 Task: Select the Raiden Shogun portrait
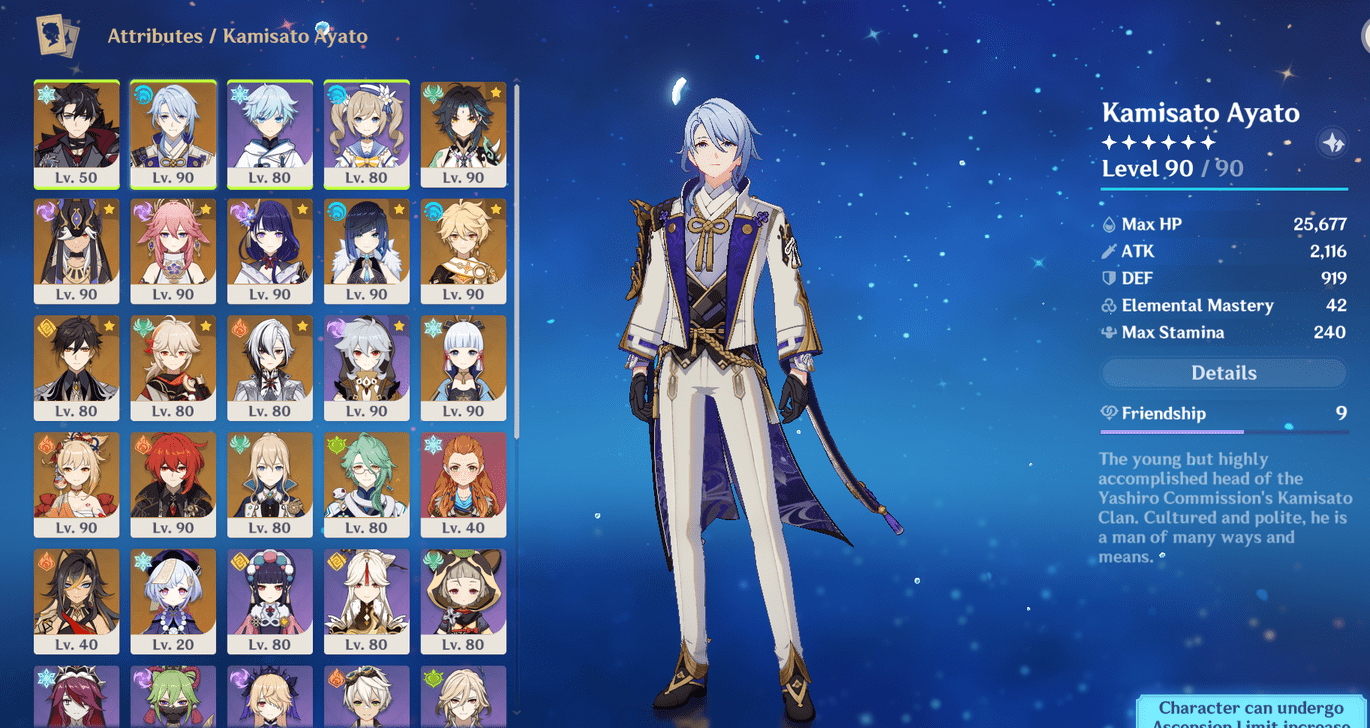click(x=270, y=250)
